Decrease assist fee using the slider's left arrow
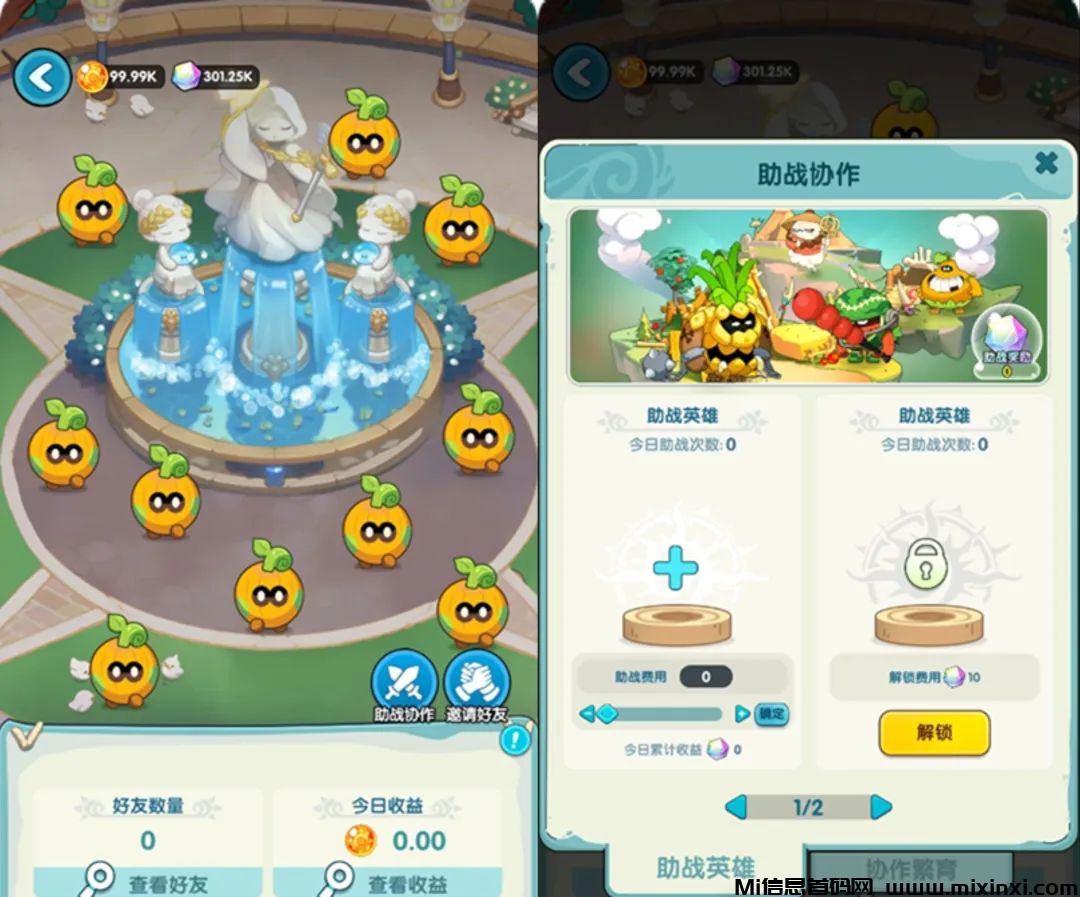This screenshot has width=1080, height=897. coord(588,714)
